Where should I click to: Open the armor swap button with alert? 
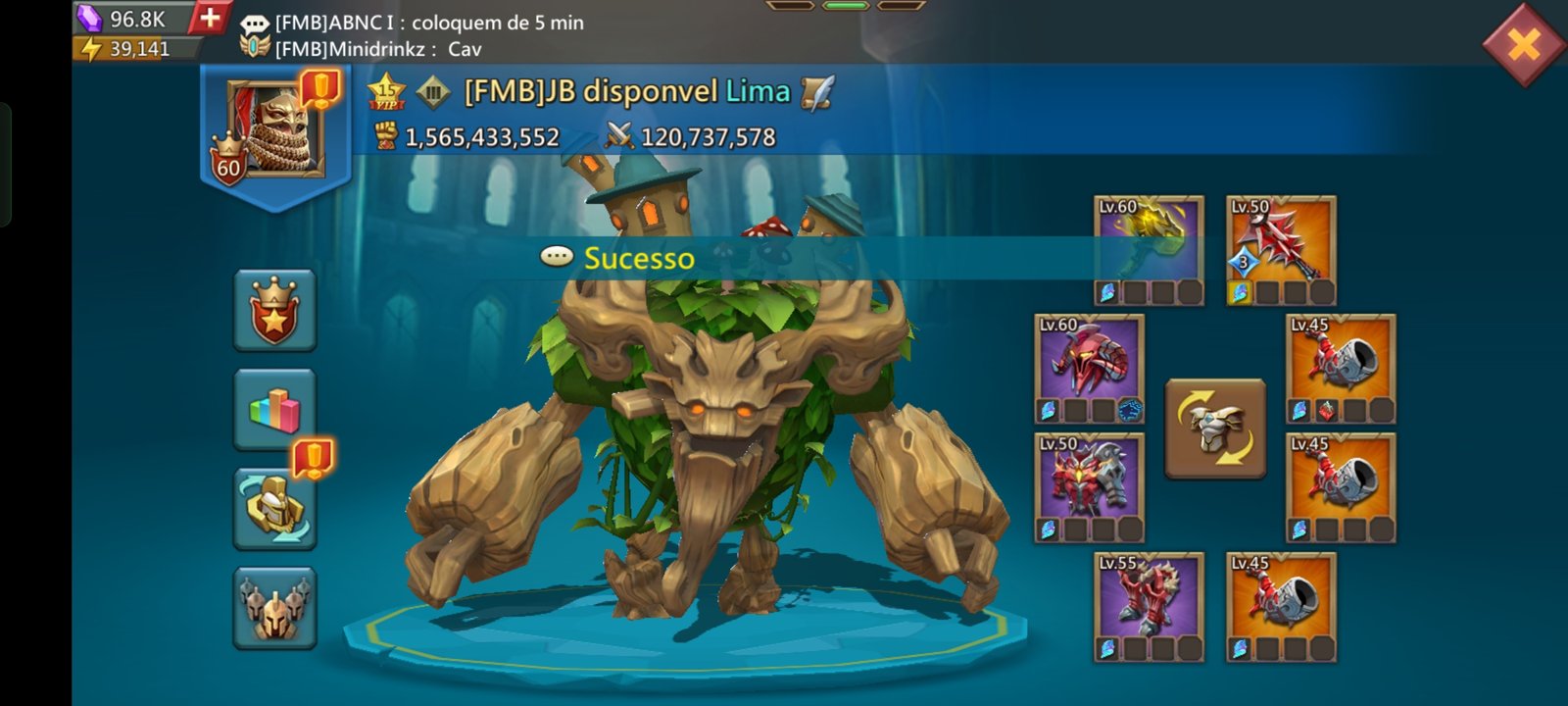point(274,508)
